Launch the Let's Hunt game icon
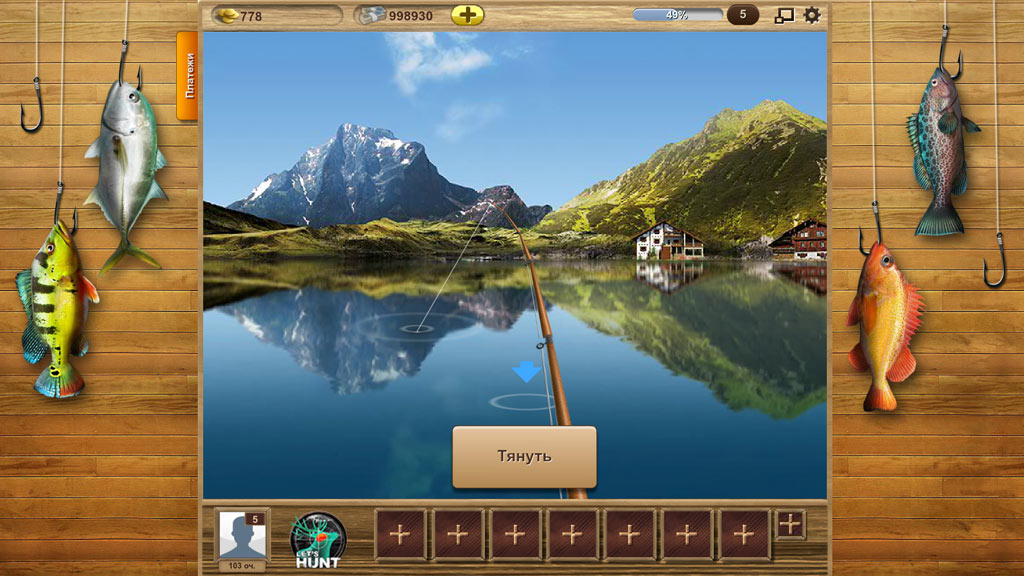 [x=318, y=540]
